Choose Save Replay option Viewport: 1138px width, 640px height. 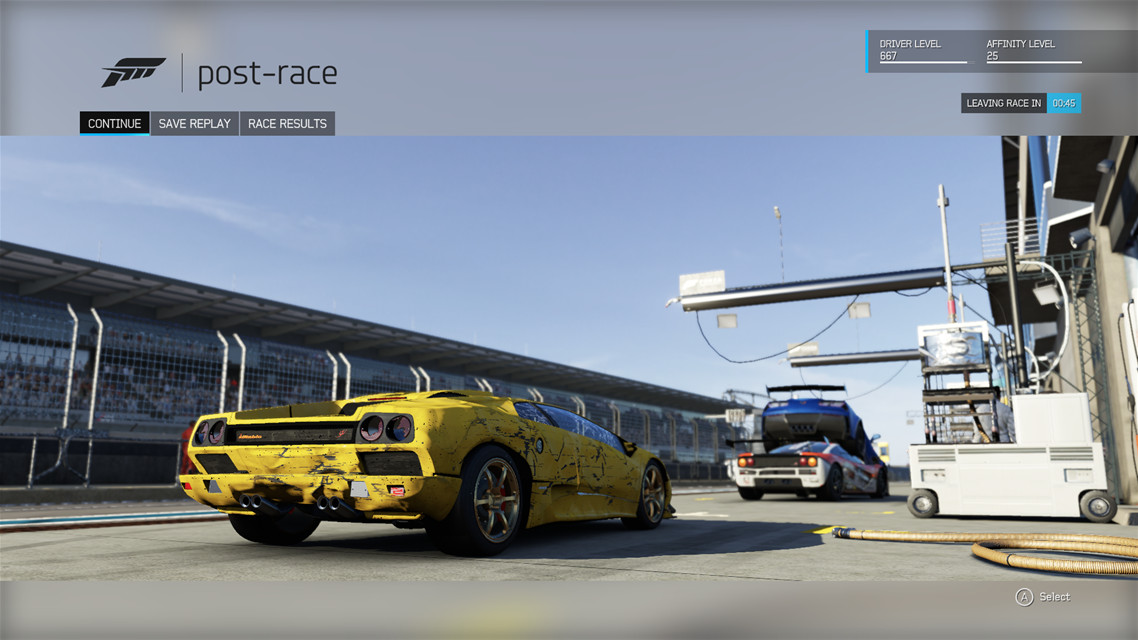click(x=194, y=123)
